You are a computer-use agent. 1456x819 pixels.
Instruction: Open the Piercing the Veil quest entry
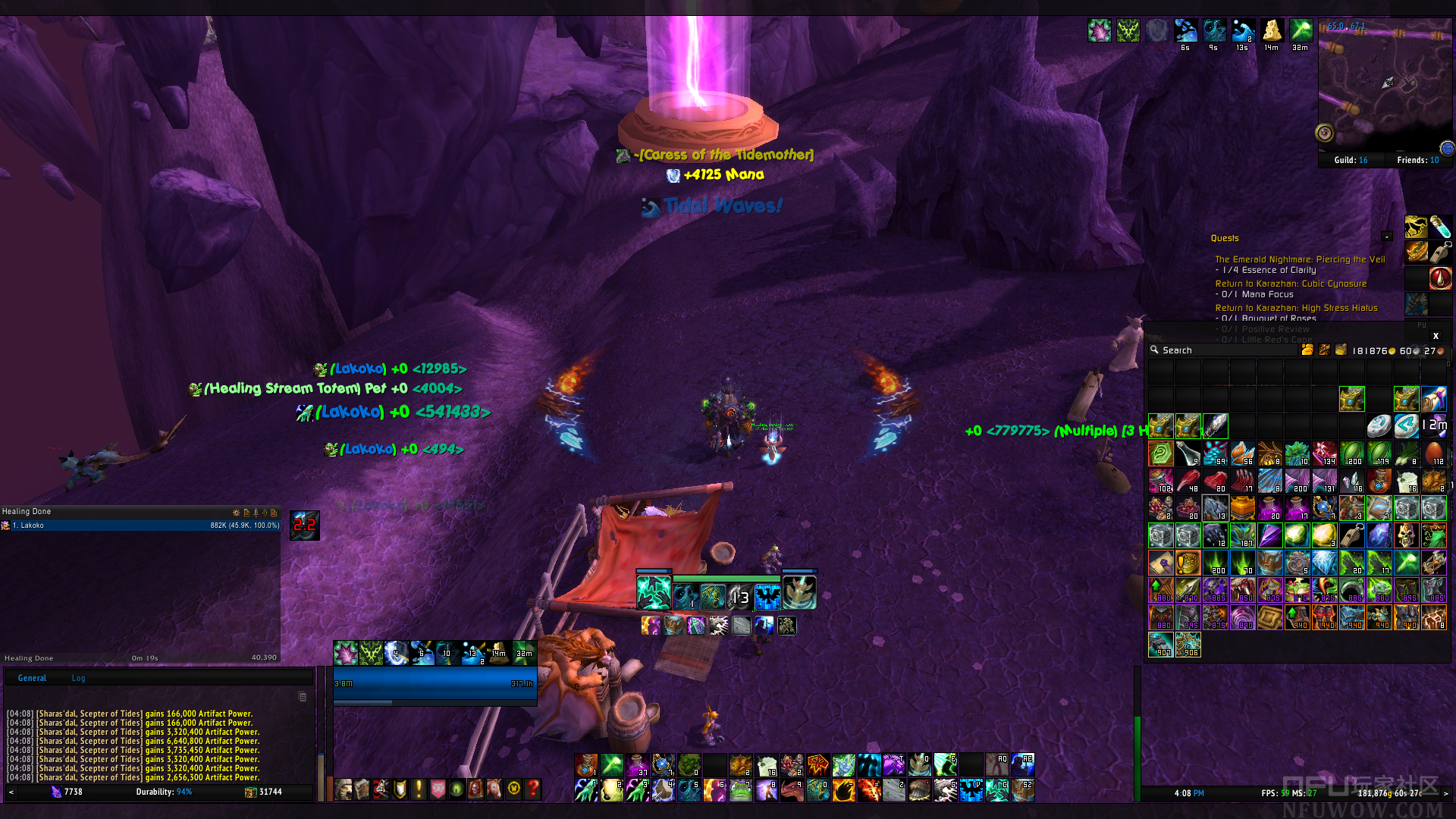click(1300, 259)
